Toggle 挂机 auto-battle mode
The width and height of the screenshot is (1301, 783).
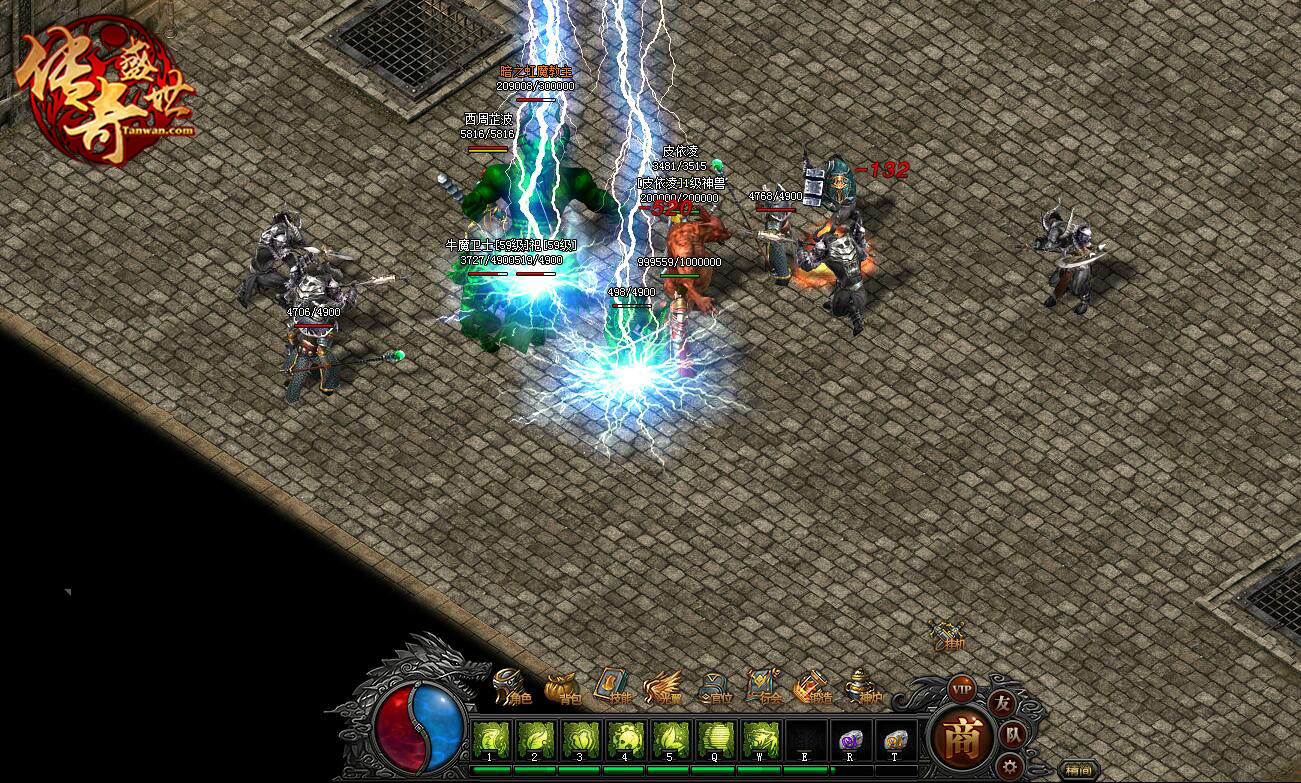click(x=947, y=634)
